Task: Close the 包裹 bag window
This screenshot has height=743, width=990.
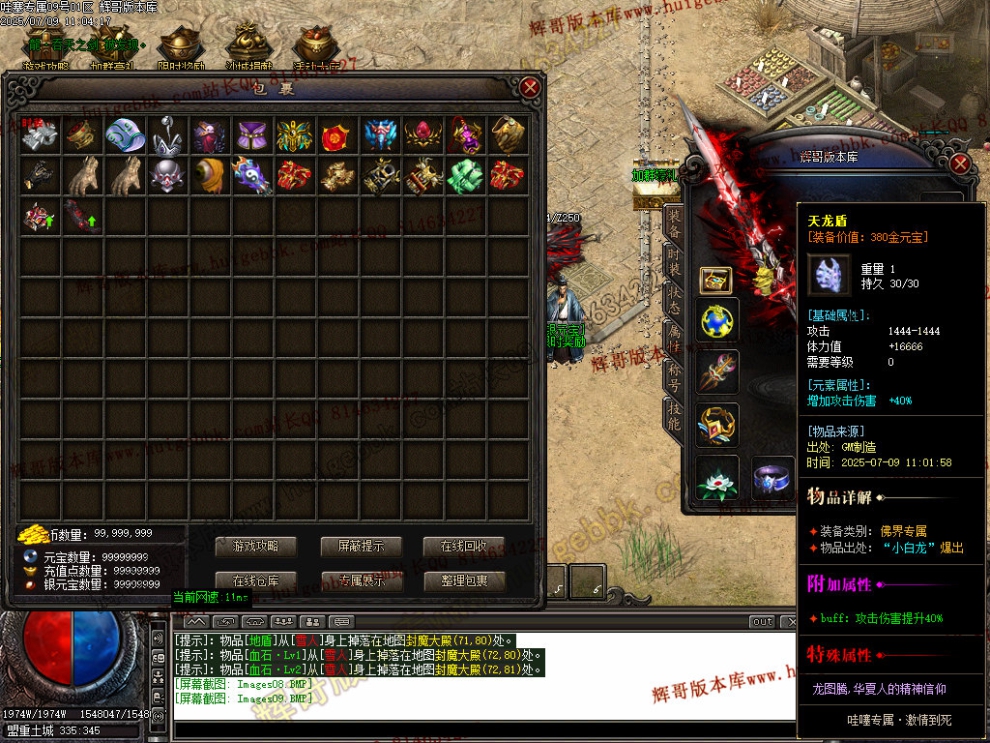Action: tap(530, 88)
